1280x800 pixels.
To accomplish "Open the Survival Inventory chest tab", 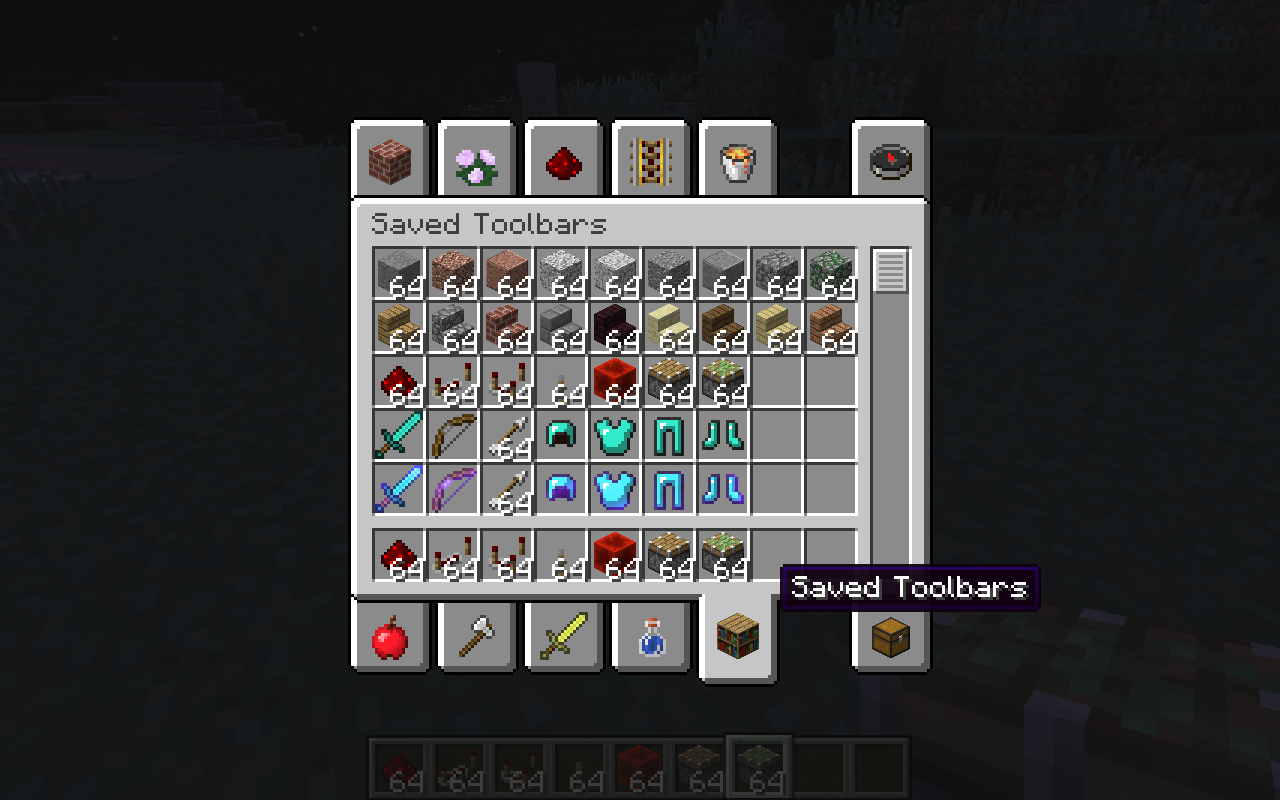I will tap(889, 636).
